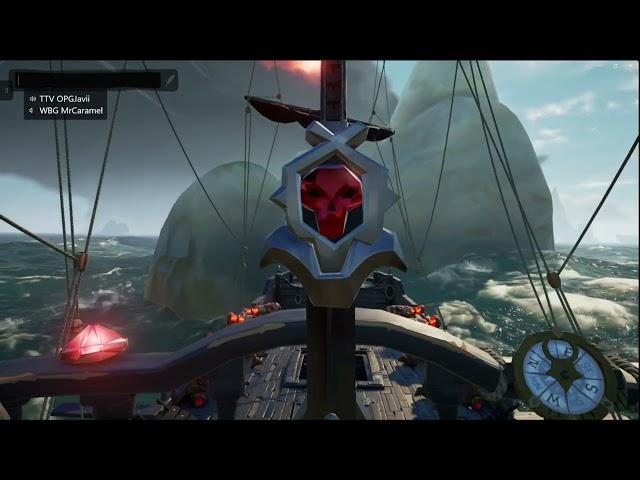Click the pencil edit icon on the overlay bar

(x=170, y=79)
